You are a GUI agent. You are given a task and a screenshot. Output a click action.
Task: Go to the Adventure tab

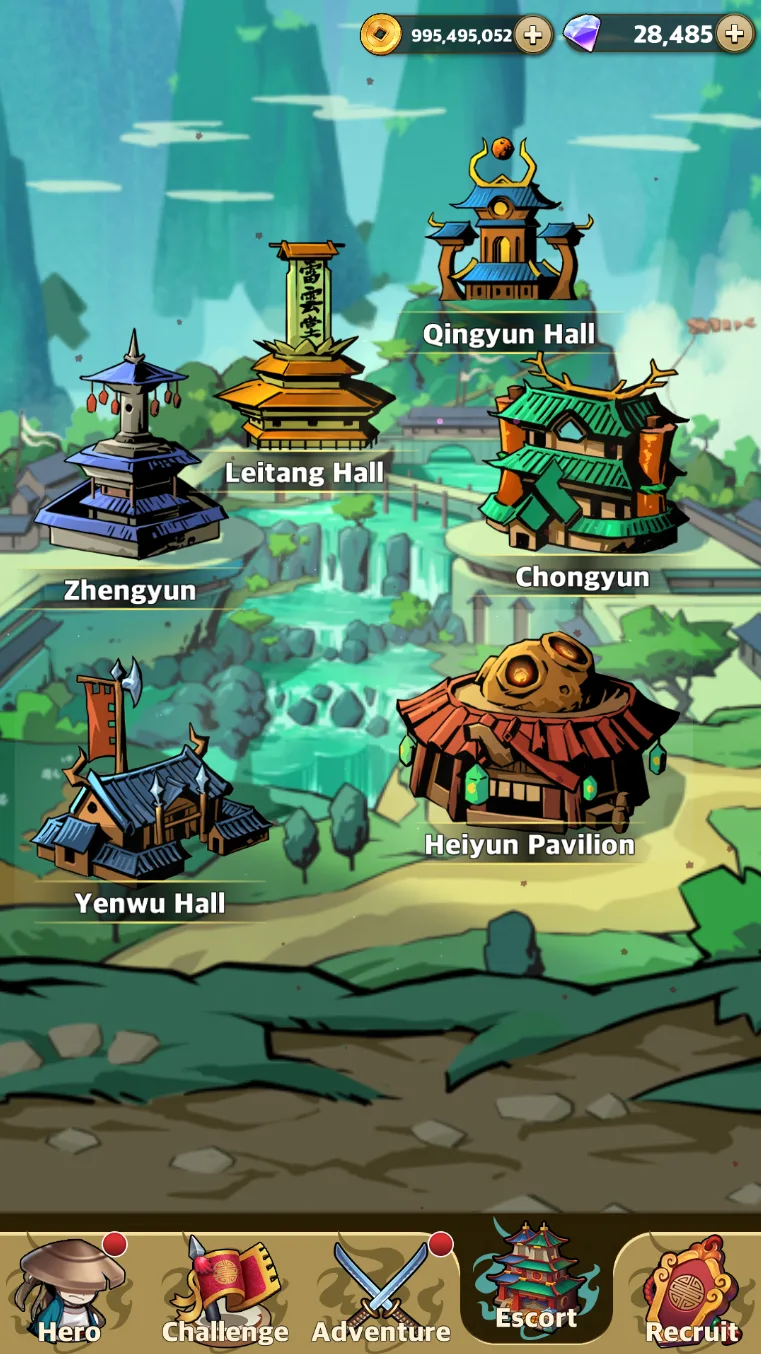(381, 1292)
